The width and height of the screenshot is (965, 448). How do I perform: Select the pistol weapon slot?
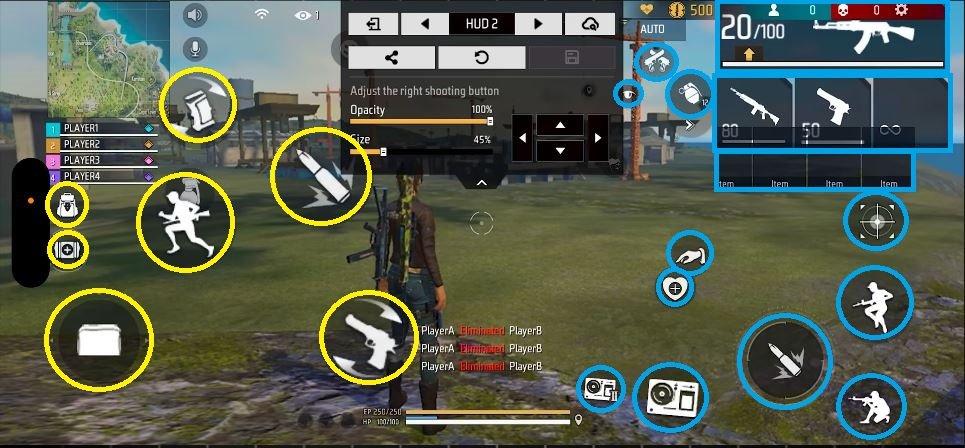832,112
